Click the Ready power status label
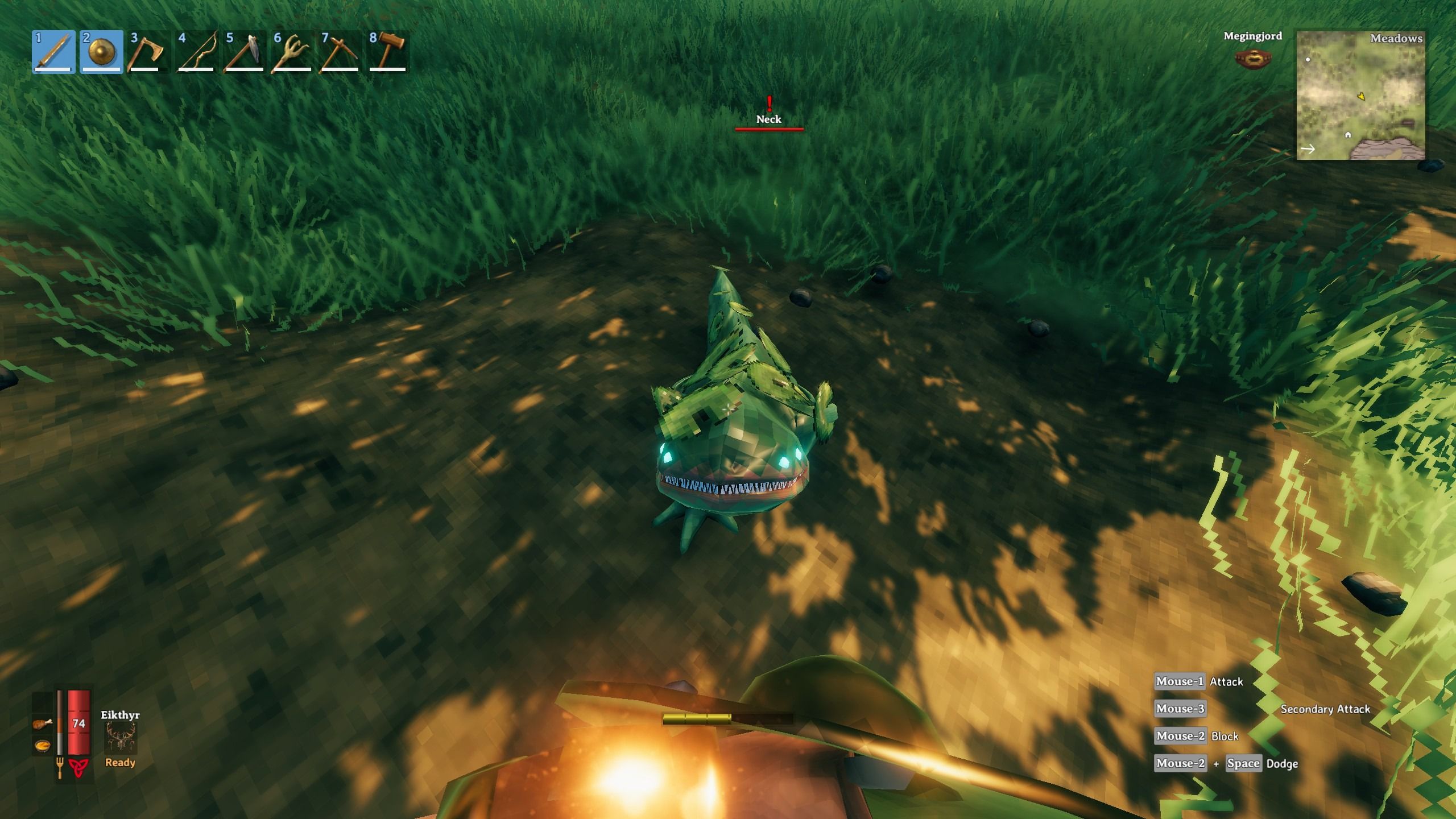 (120, 763)
